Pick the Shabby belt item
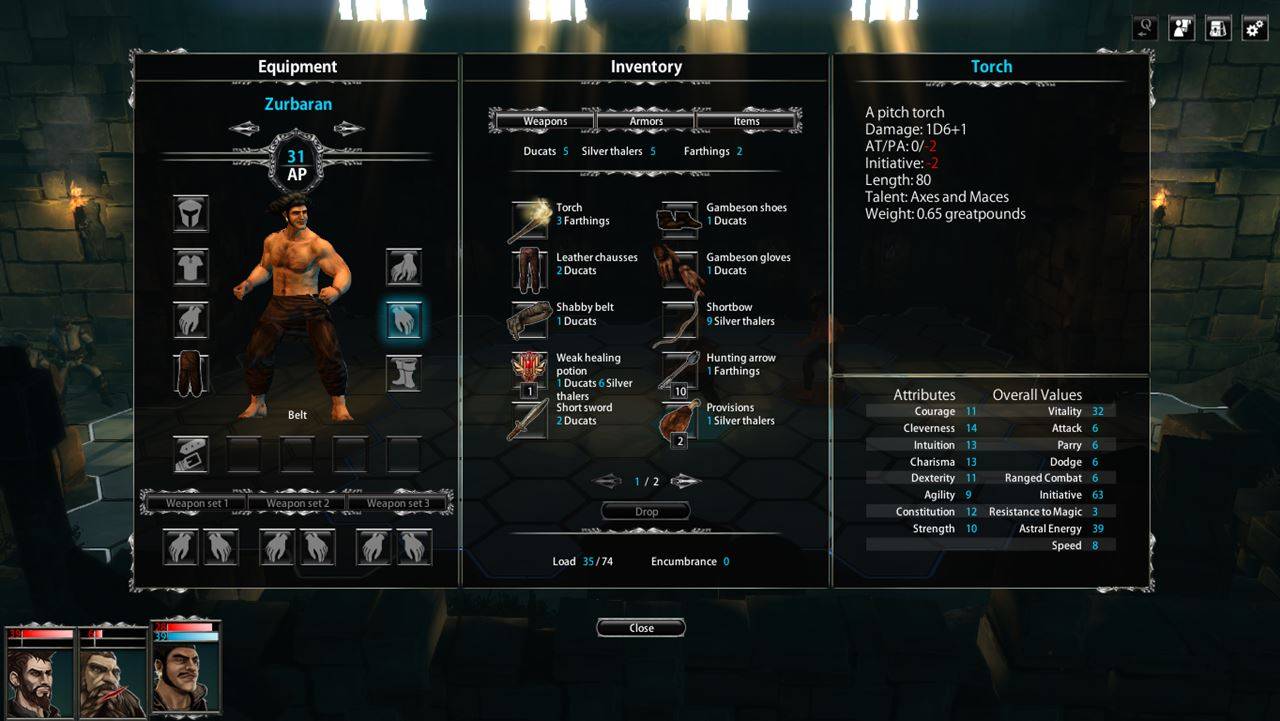The height and width of the screenshot is (721, 1280). 529,320
